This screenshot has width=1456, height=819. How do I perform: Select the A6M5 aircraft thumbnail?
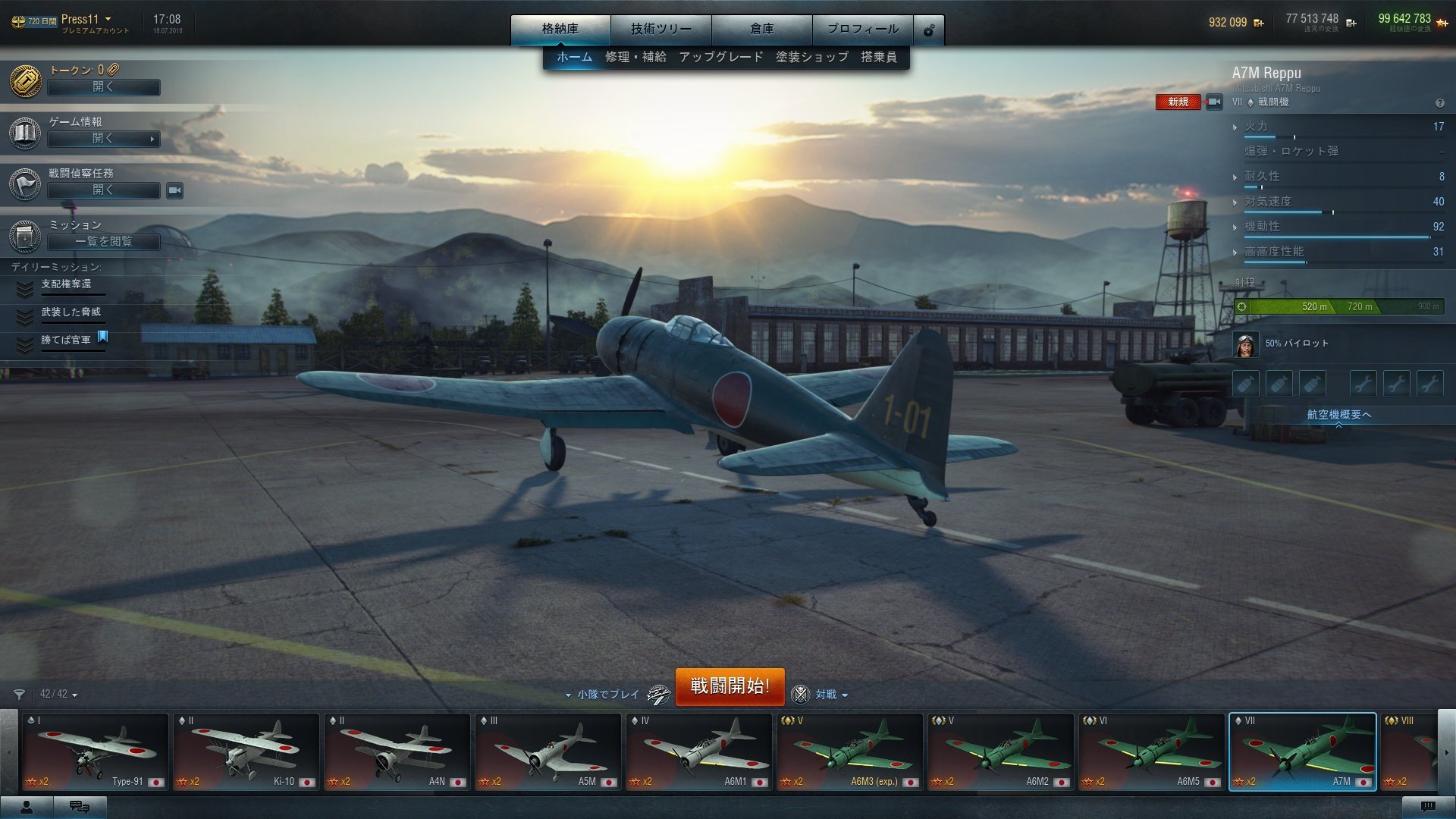coord(1150,751)
